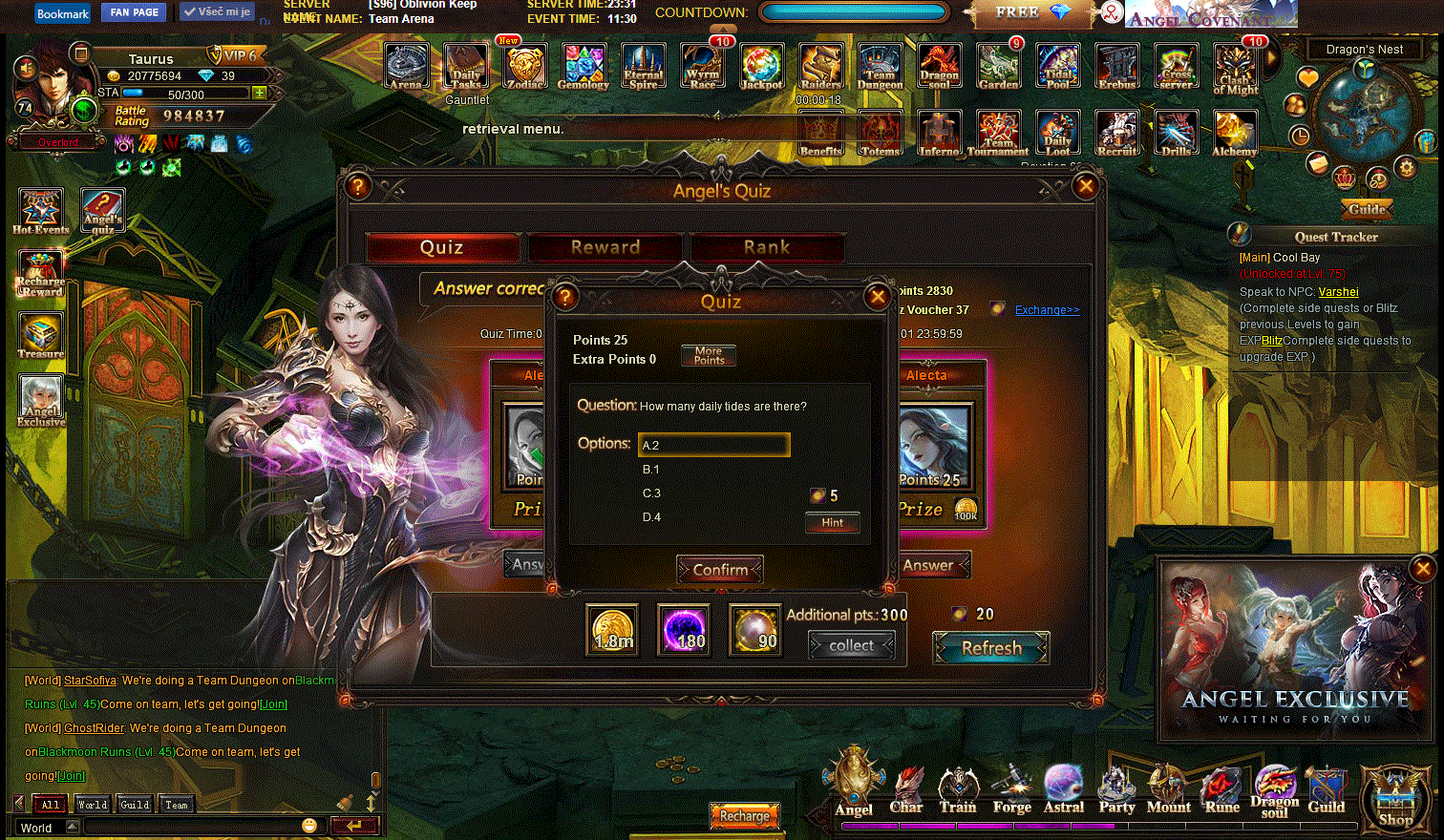This screenshot has height=840, width=1444.
Task: Close the Quiz question popup
Action: pos(877,297)
